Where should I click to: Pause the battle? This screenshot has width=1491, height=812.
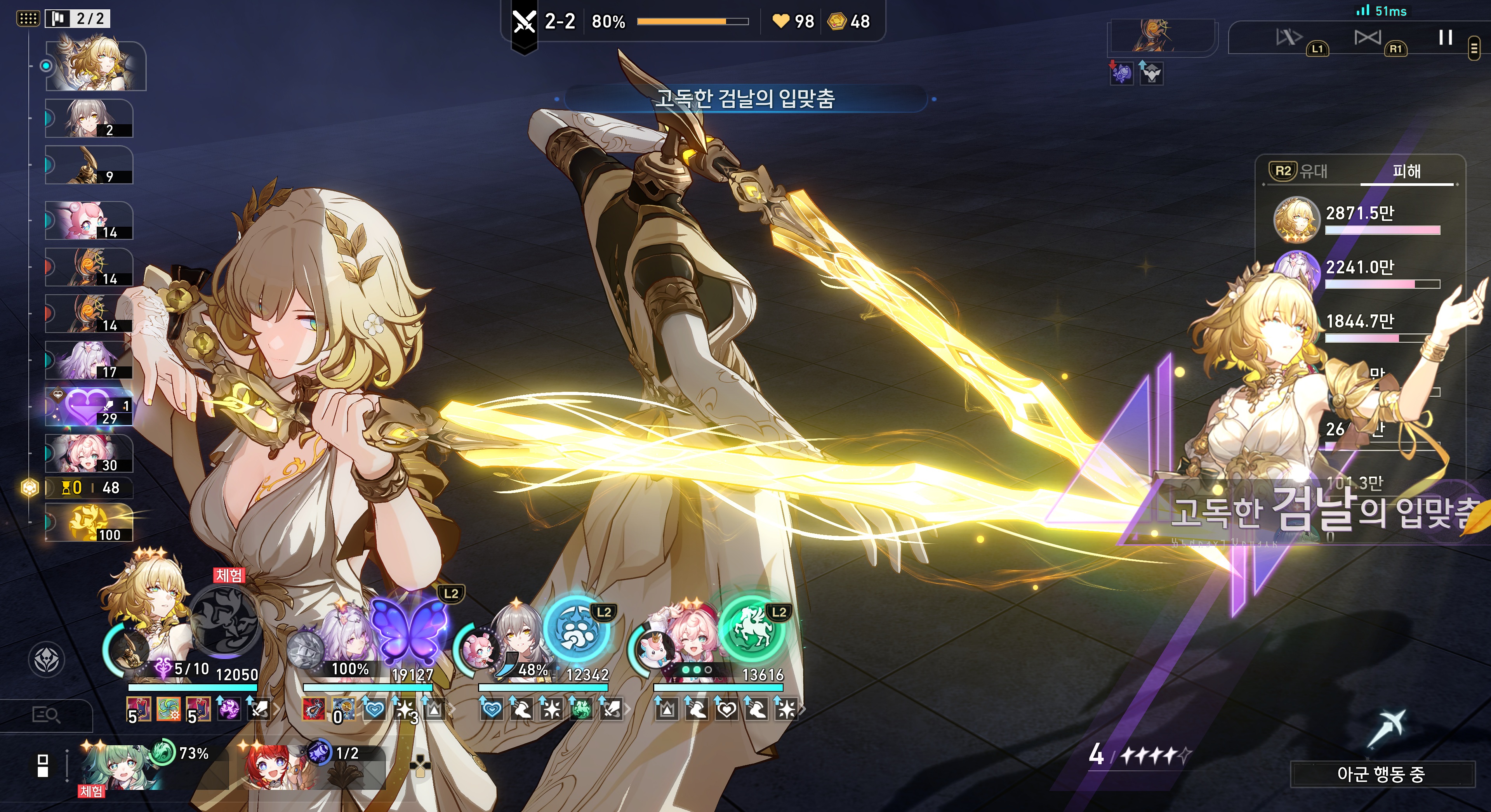[1445, 38]
